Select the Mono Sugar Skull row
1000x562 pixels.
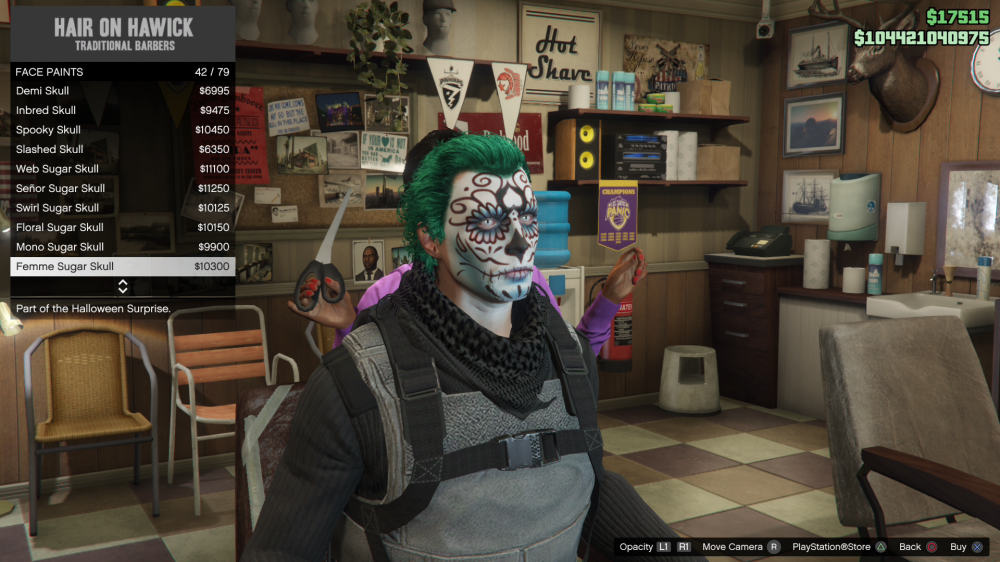pyautogui.click(x=122, y=247)
